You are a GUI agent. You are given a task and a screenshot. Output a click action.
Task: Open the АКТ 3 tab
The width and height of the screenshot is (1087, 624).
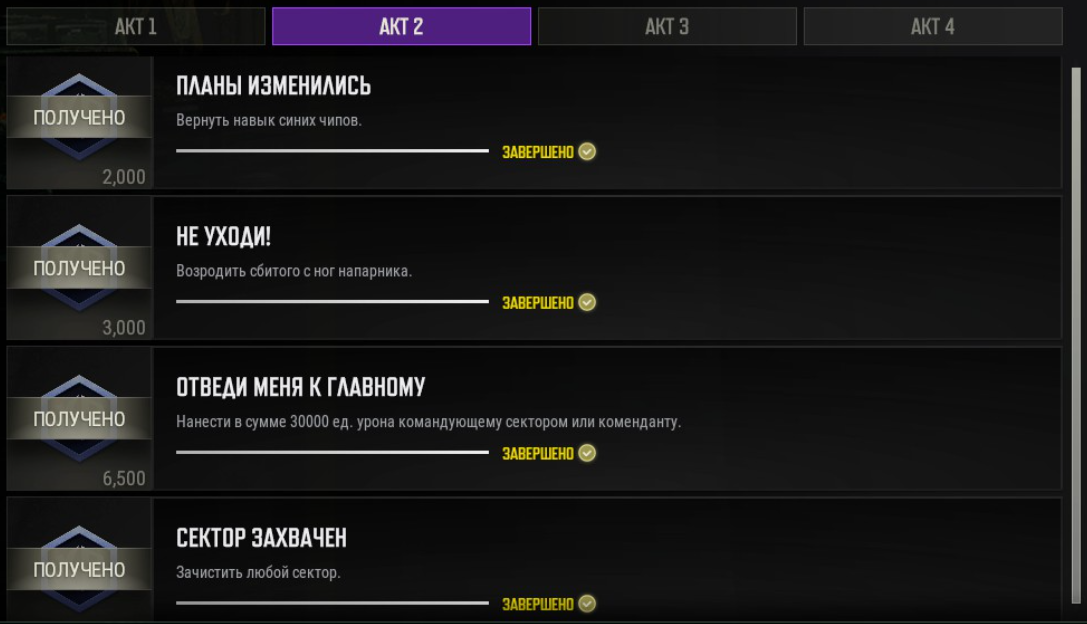667,27
